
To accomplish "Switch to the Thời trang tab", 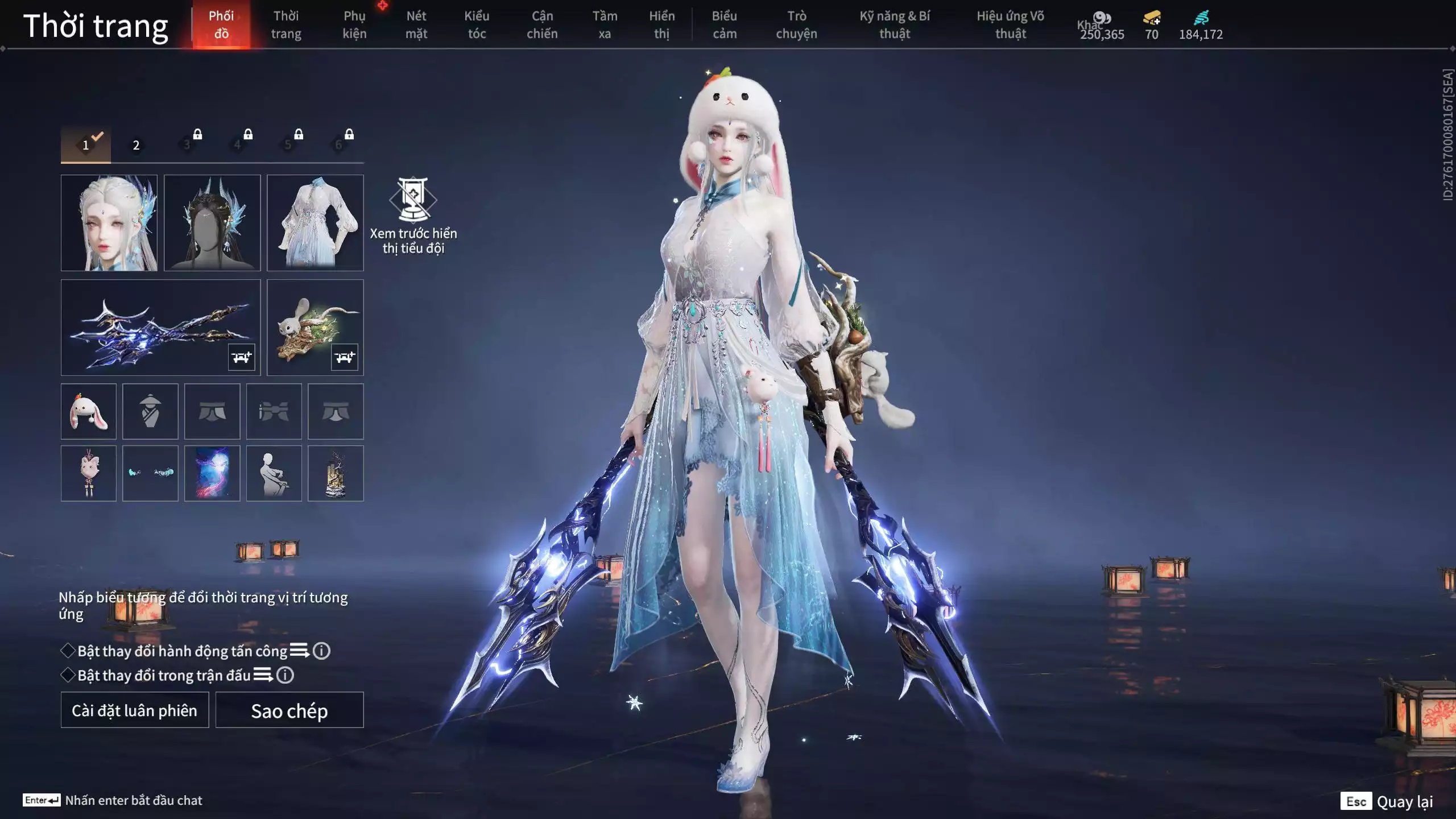I will coord(286,25).
